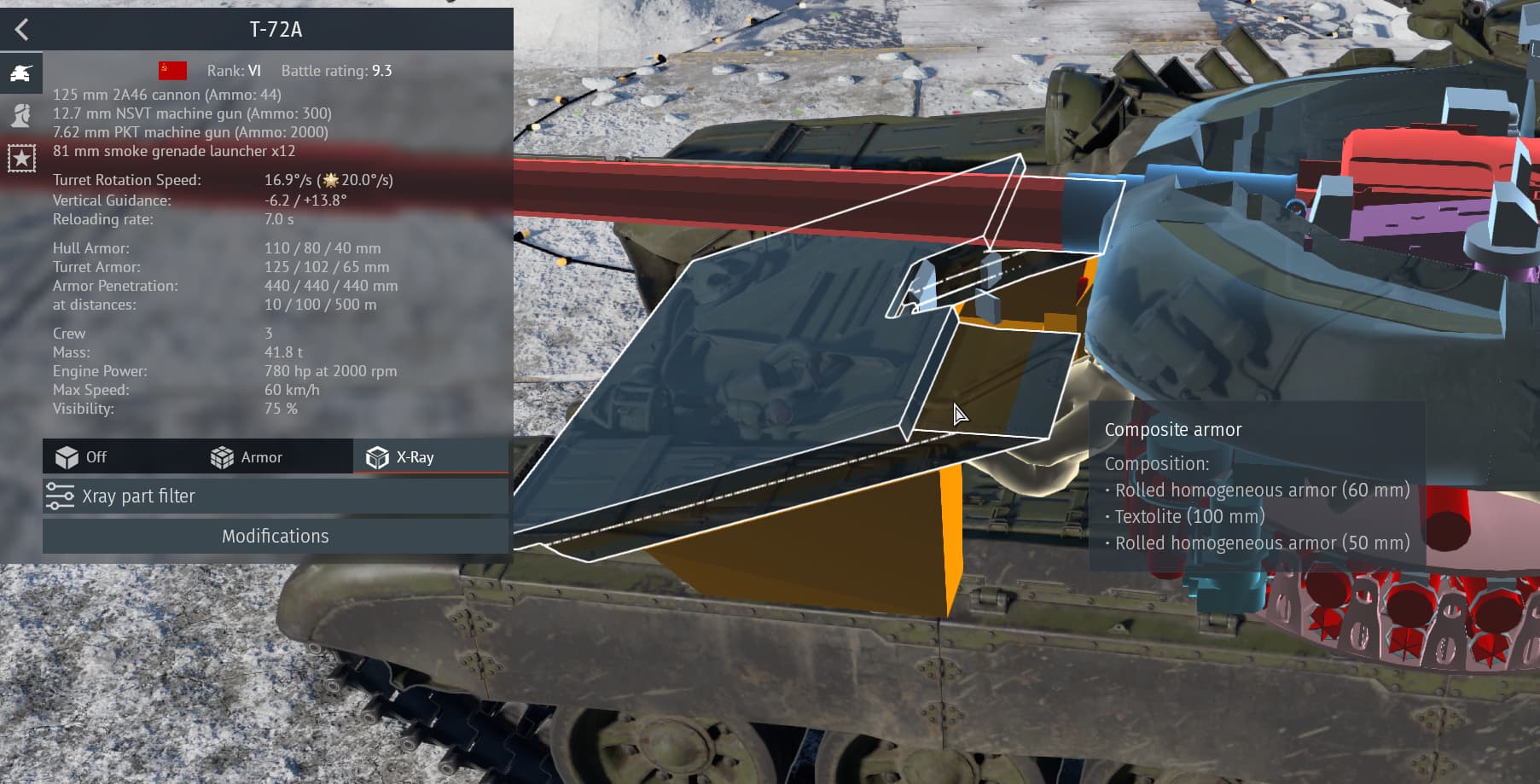
Task: Select the tank icon in the left sidebar
Action: pos(21,73)
